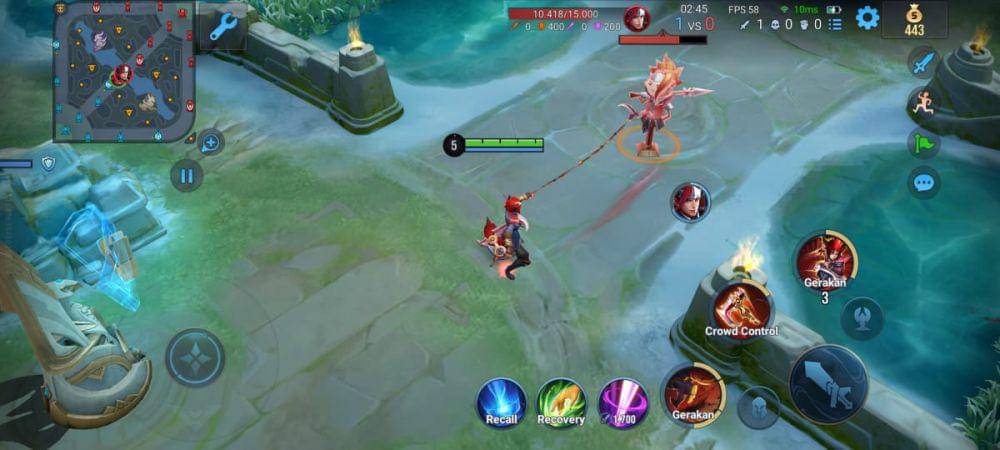1000x450 pixels.
Task: Tap the movement joystick pad
Action: coord(195,358)
